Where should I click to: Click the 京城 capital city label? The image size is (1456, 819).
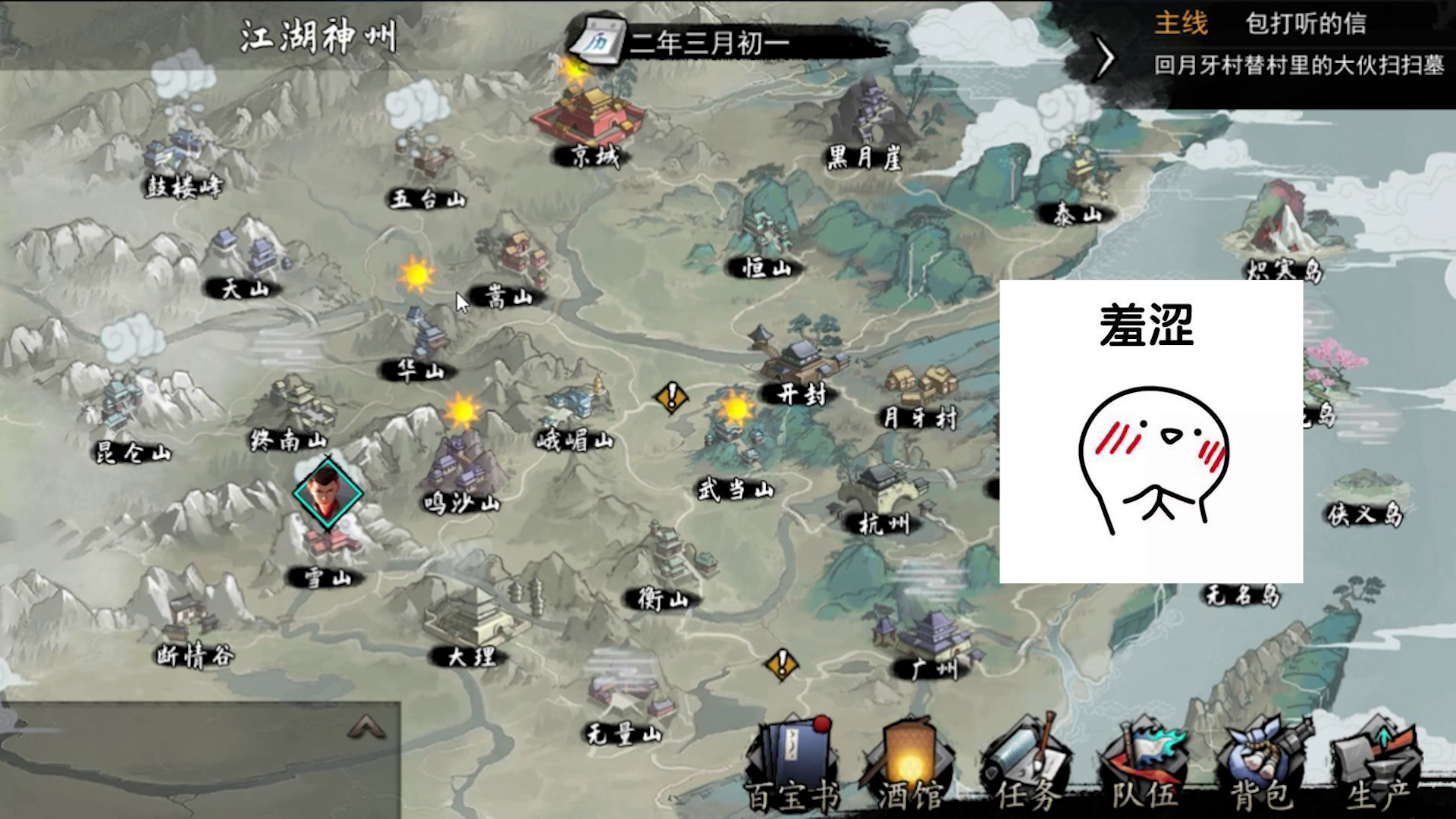594,155
